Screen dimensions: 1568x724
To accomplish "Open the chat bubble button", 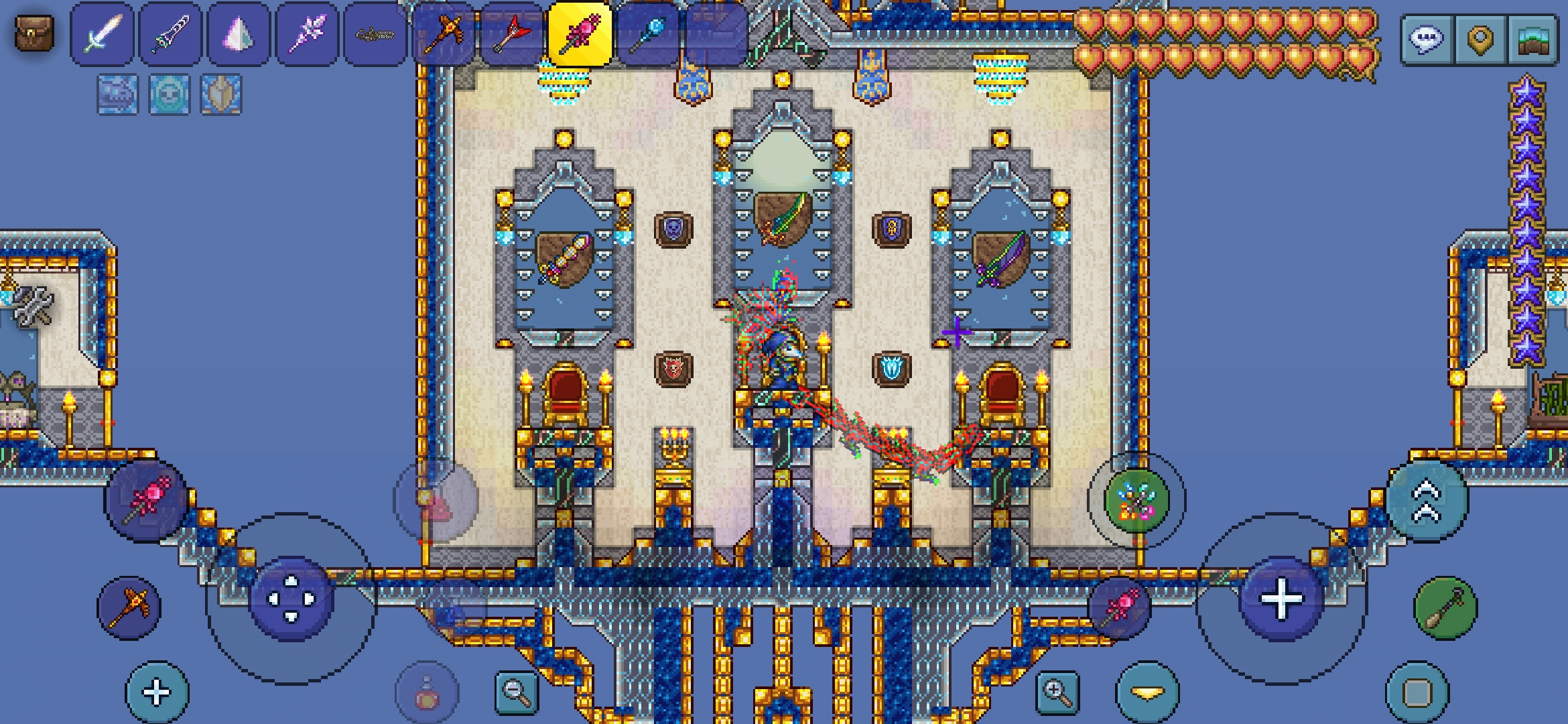I will click(1427, 40).
